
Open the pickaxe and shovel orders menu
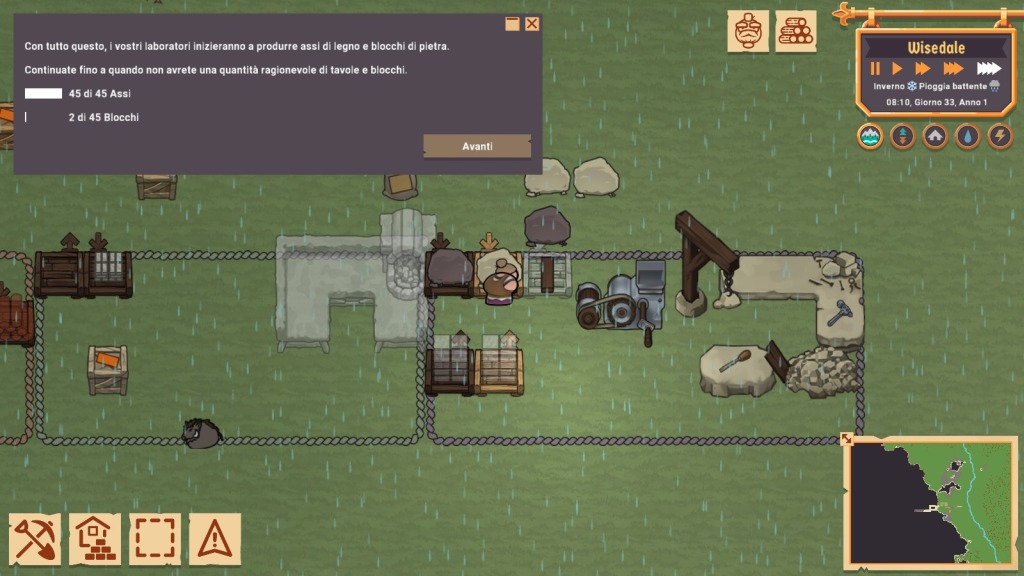[36, 539]
